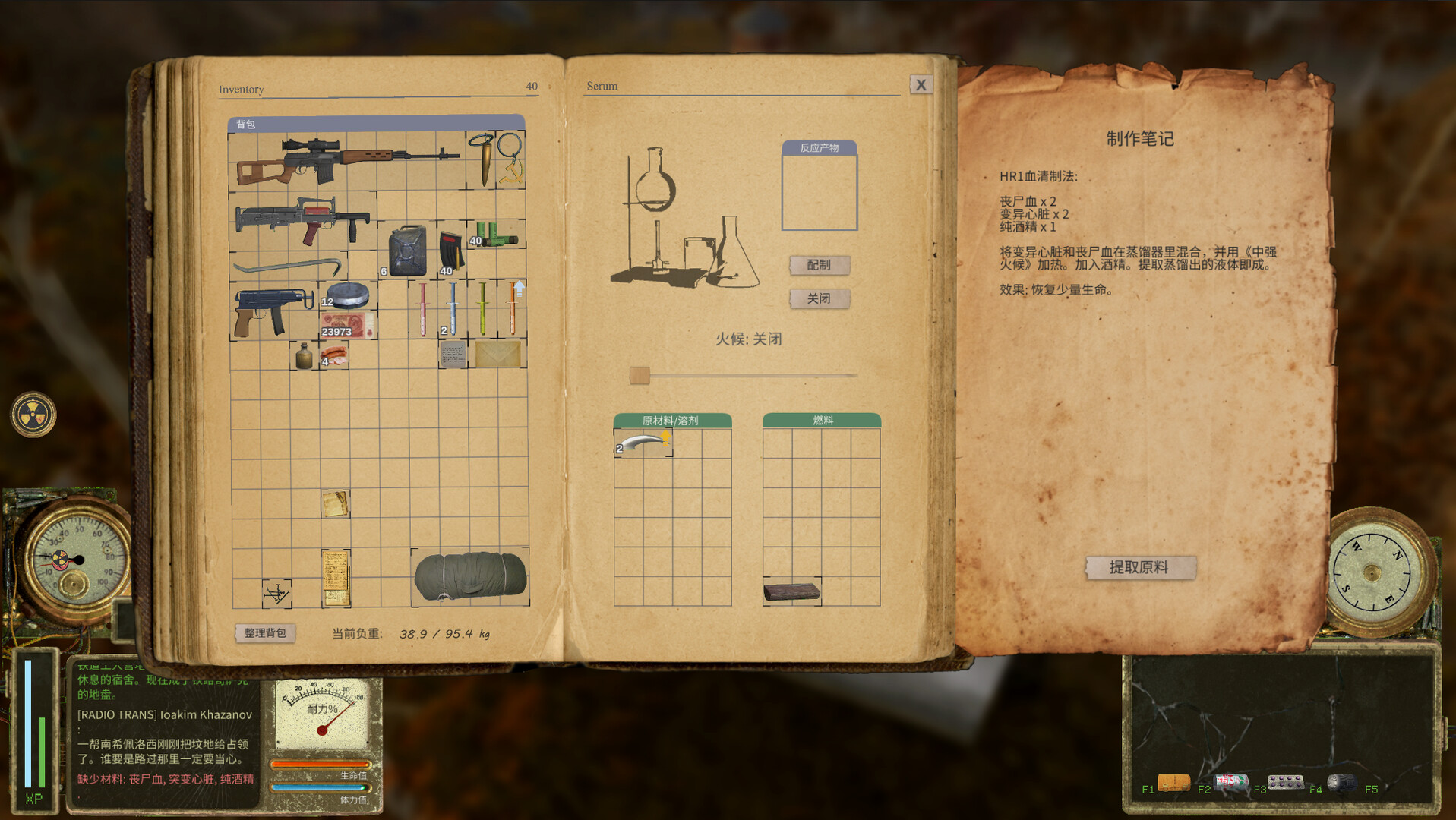
Task: Click the jerry can with 6 fuel
Action: (x=408, y=251)
